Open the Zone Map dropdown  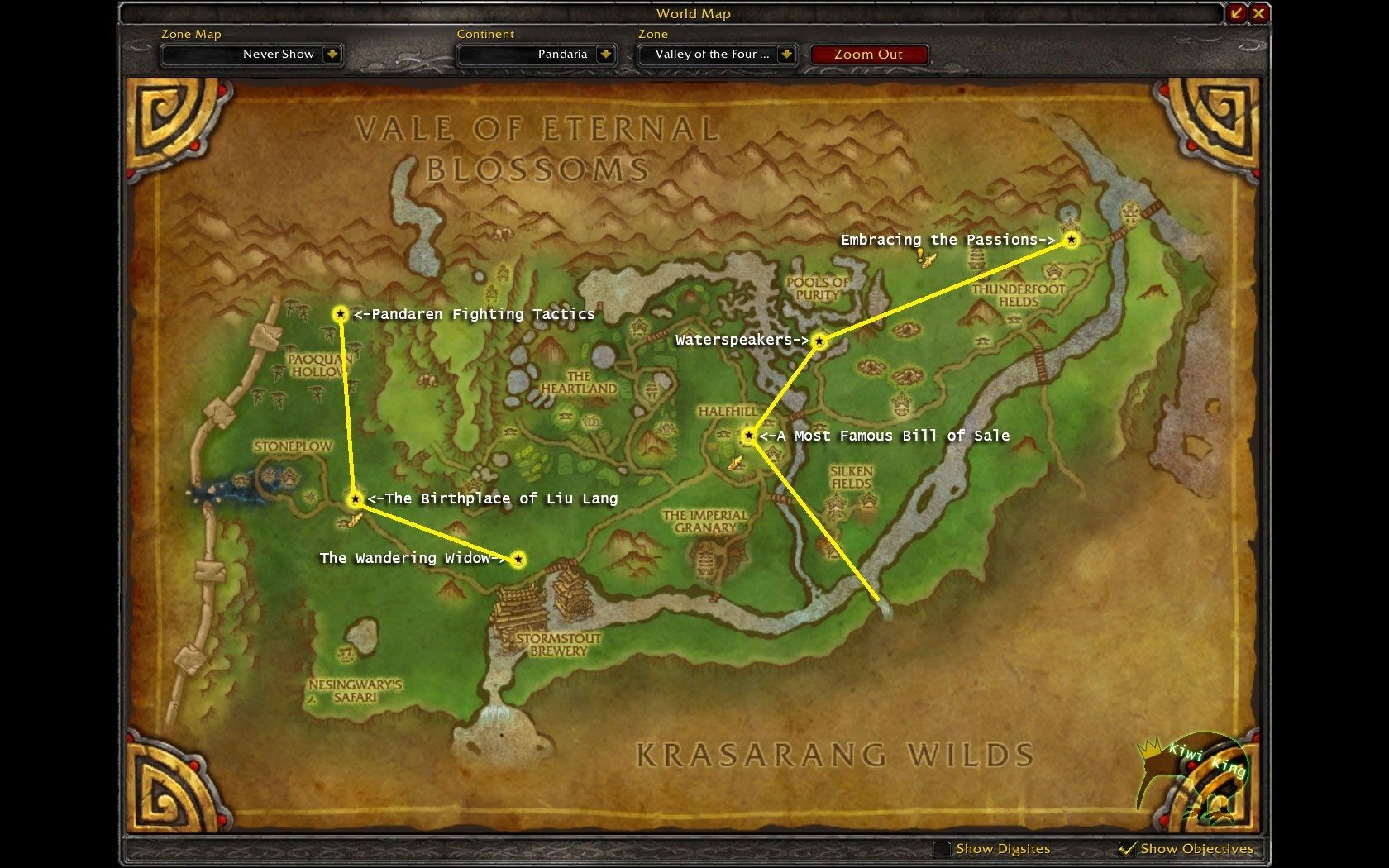click(332, 55)
